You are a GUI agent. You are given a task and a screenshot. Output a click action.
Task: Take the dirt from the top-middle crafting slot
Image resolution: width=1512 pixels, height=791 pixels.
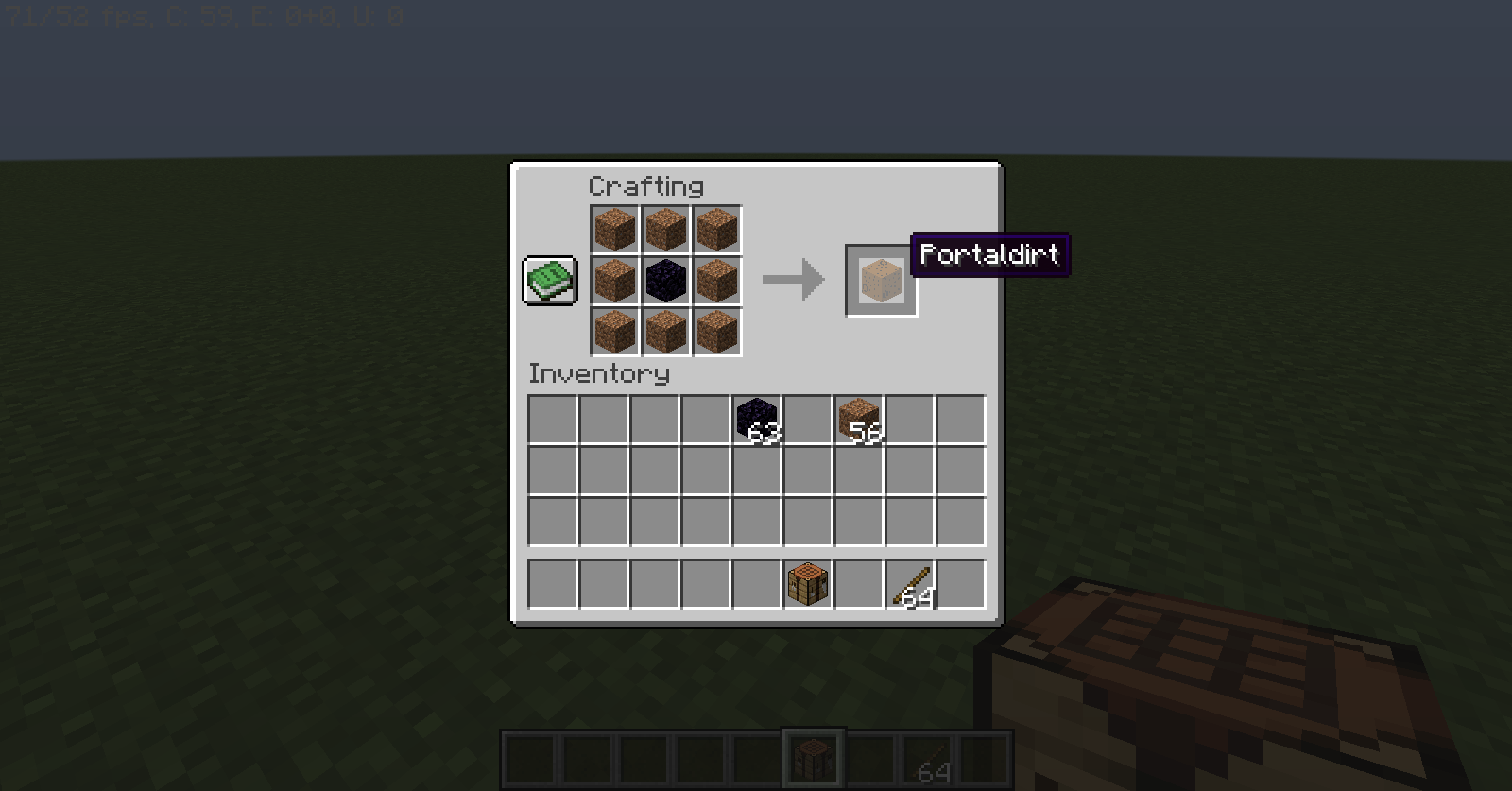pyautogui.click(x=665, y=228)
